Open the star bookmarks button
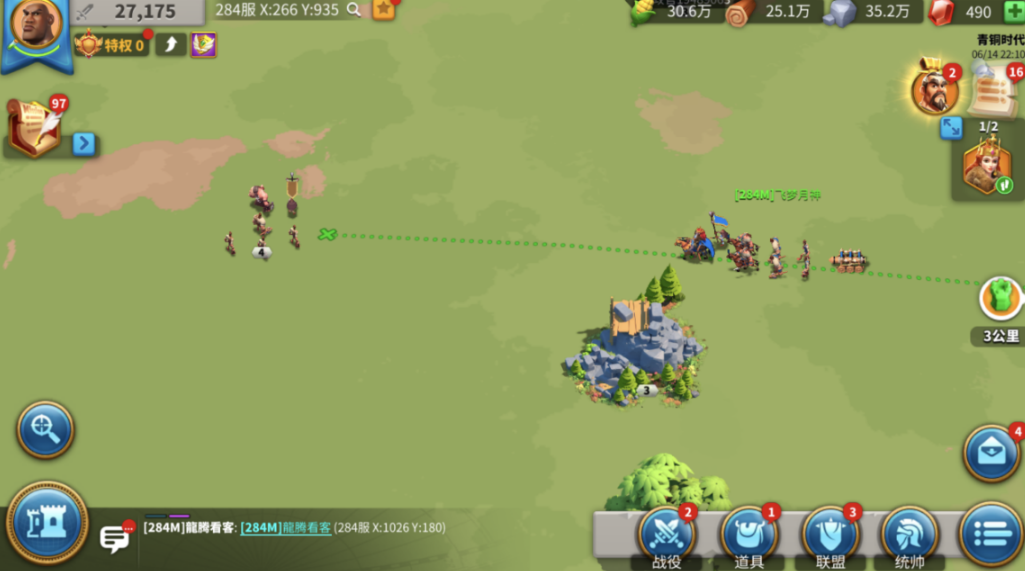Image resolution: width=1025 pixels, height=571 pixels. point(383,10)
